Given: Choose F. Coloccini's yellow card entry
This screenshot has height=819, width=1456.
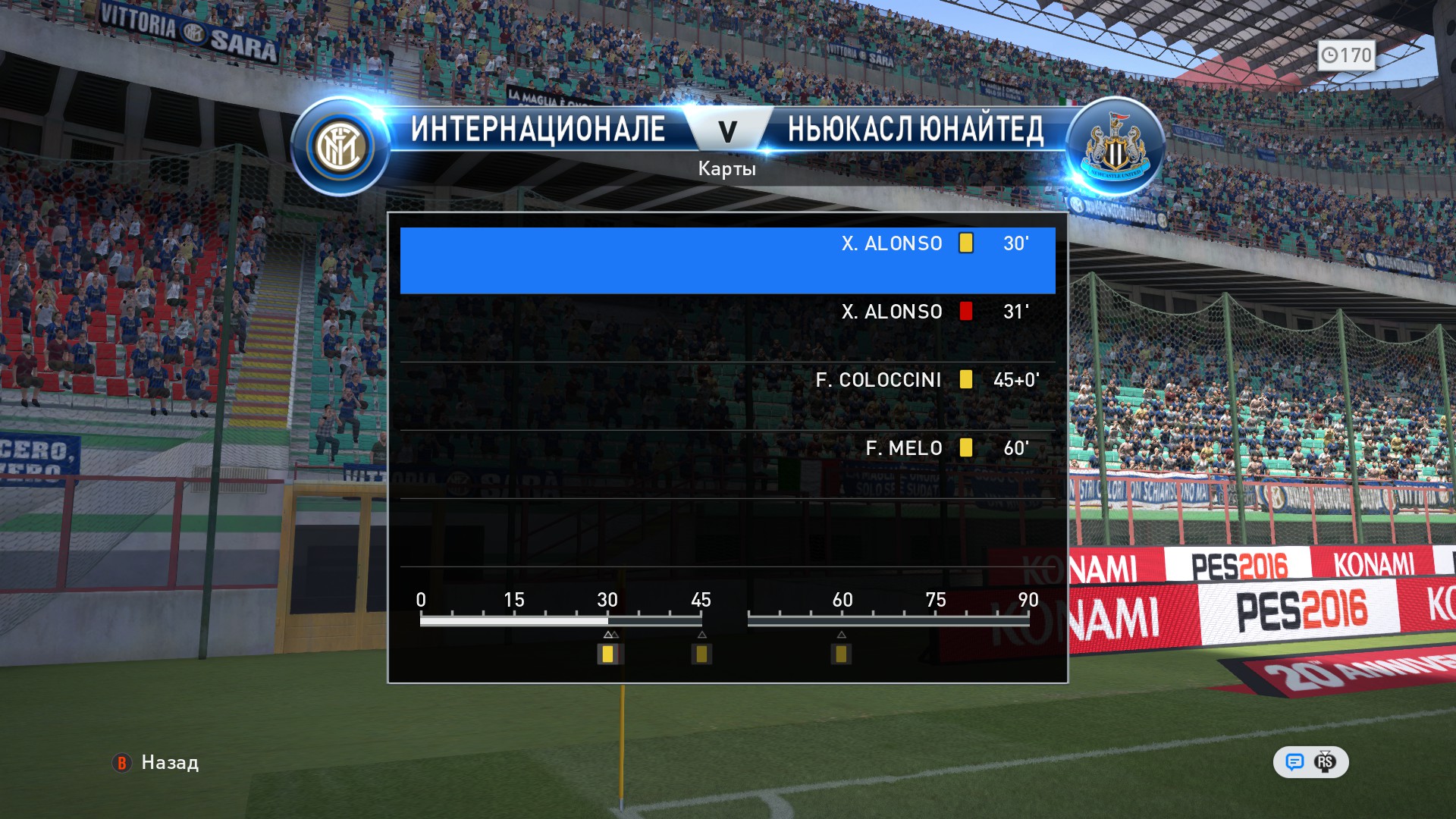Looking at the screenshot, I should click(726, 396).
